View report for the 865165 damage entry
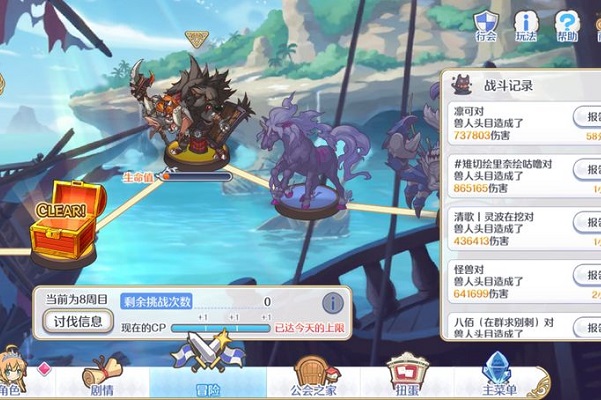The image size is (601, 400). coord(588,170)
